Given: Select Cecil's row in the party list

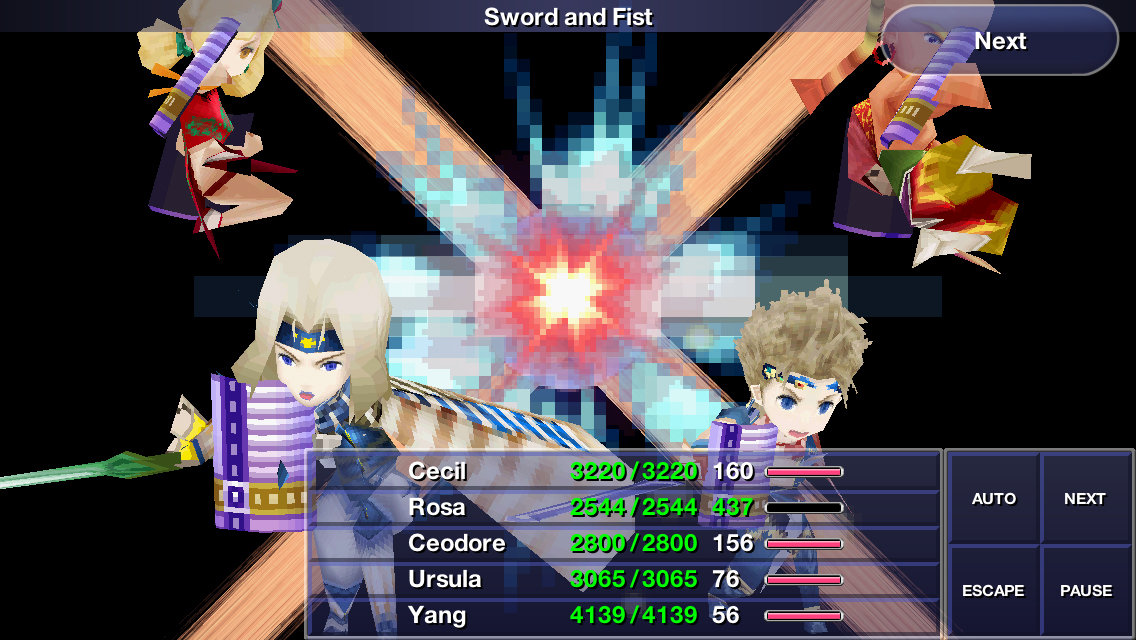Looking at the screenshot, I should [x=625, y=471].
